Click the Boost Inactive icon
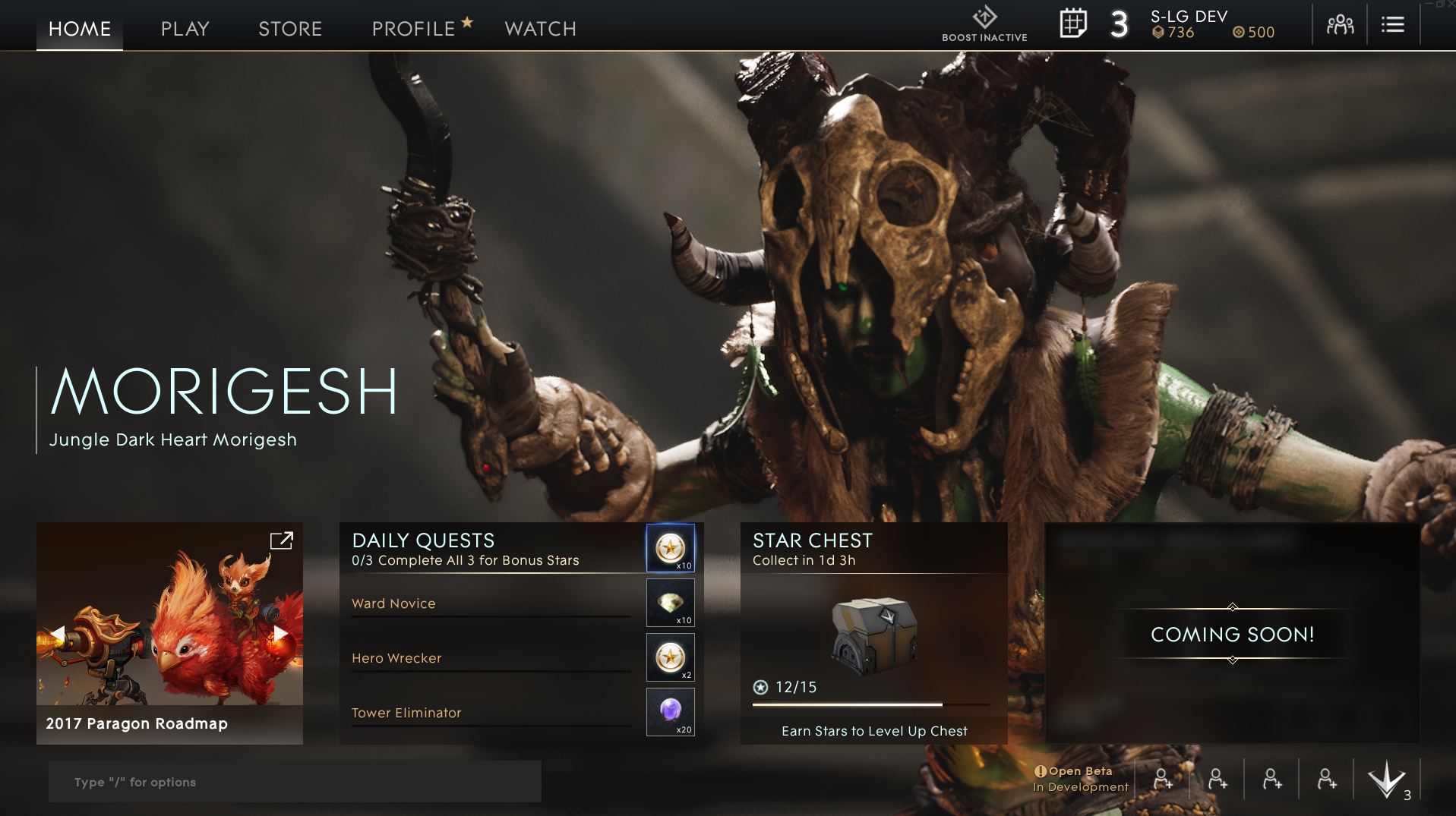This screenshot has height=816, width=1456. click(984, 24)
